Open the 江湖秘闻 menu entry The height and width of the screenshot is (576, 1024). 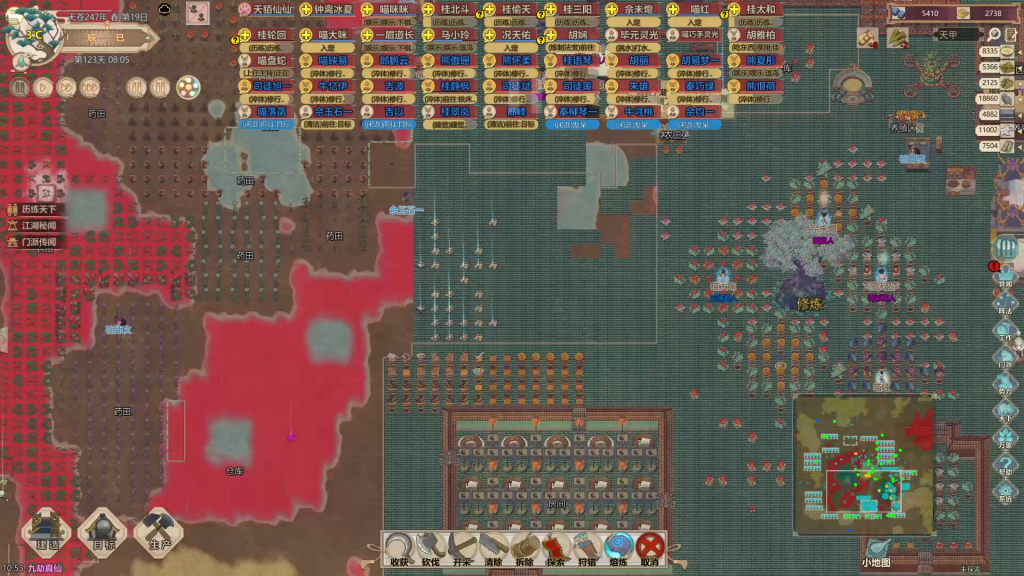[x=39, y=226]
